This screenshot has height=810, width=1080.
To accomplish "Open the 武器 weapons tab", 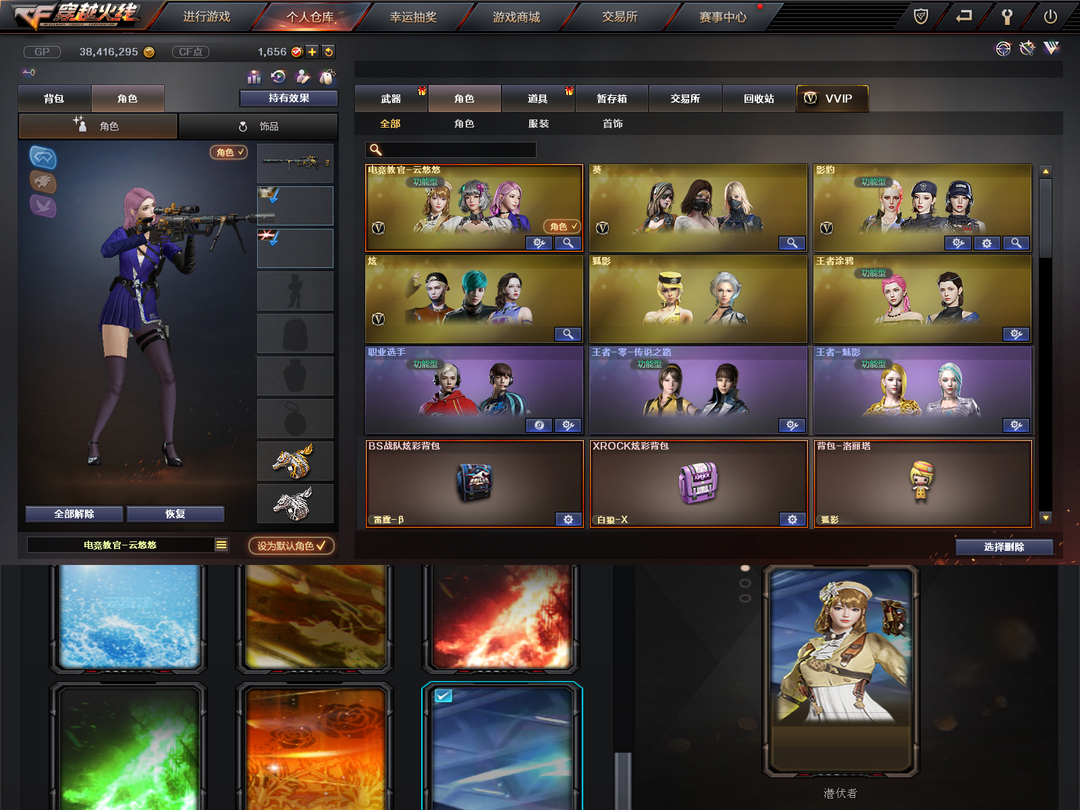I will 391,99.
